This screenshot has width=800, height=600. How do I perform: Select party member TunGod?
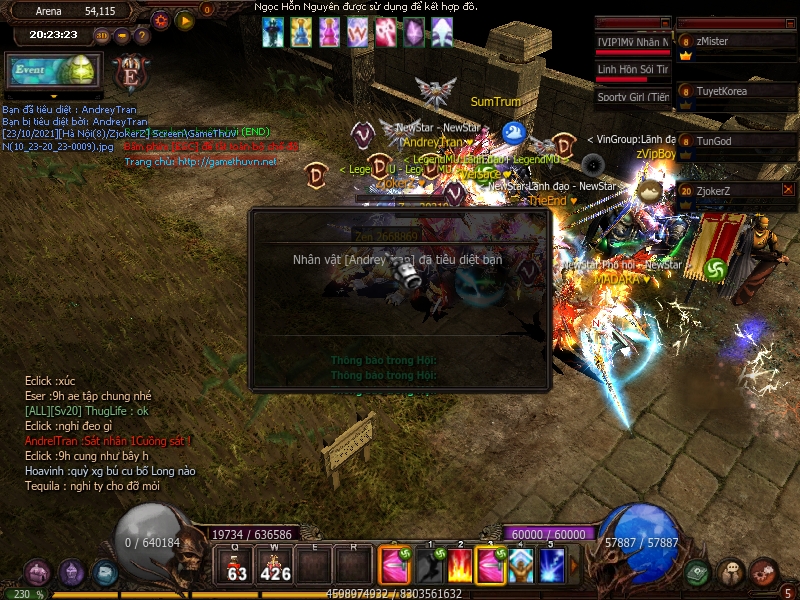click(x=737, y=143)
